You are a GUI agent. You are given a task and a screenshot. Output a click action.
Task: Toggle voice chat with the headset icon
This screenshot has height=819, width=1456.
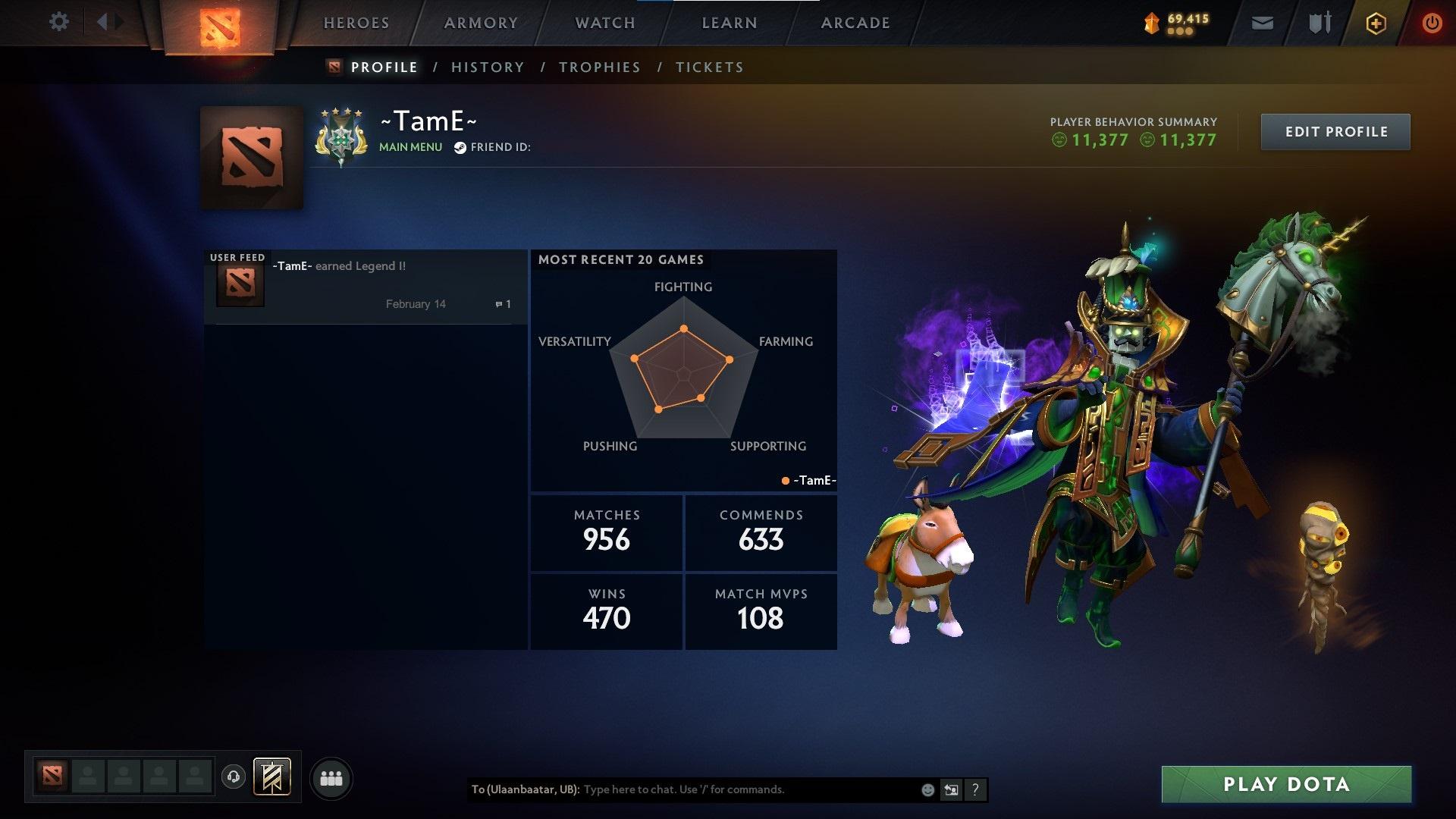tap(235, 777)
